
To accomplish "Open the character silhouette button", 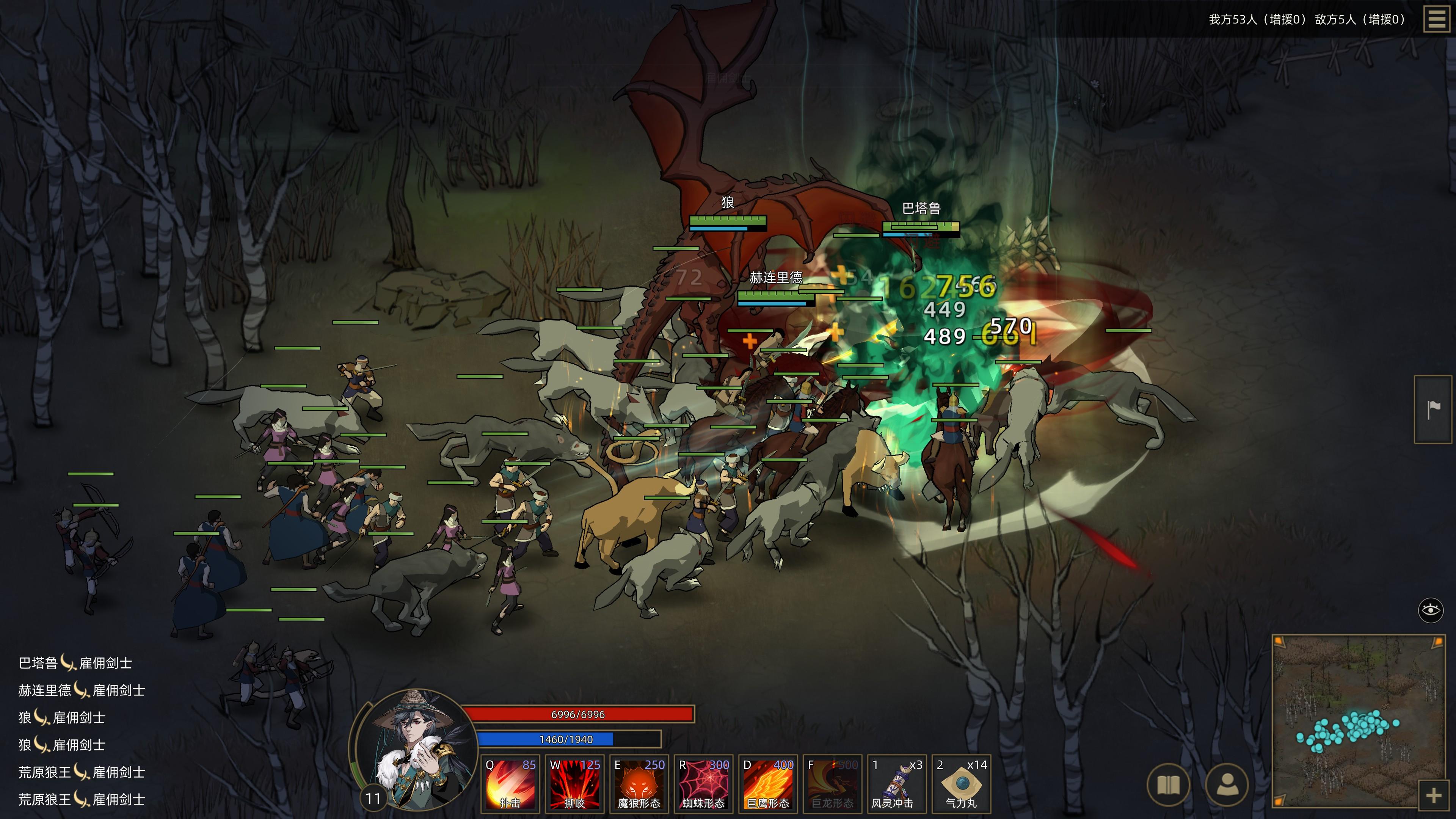I will coord(1227,784).
